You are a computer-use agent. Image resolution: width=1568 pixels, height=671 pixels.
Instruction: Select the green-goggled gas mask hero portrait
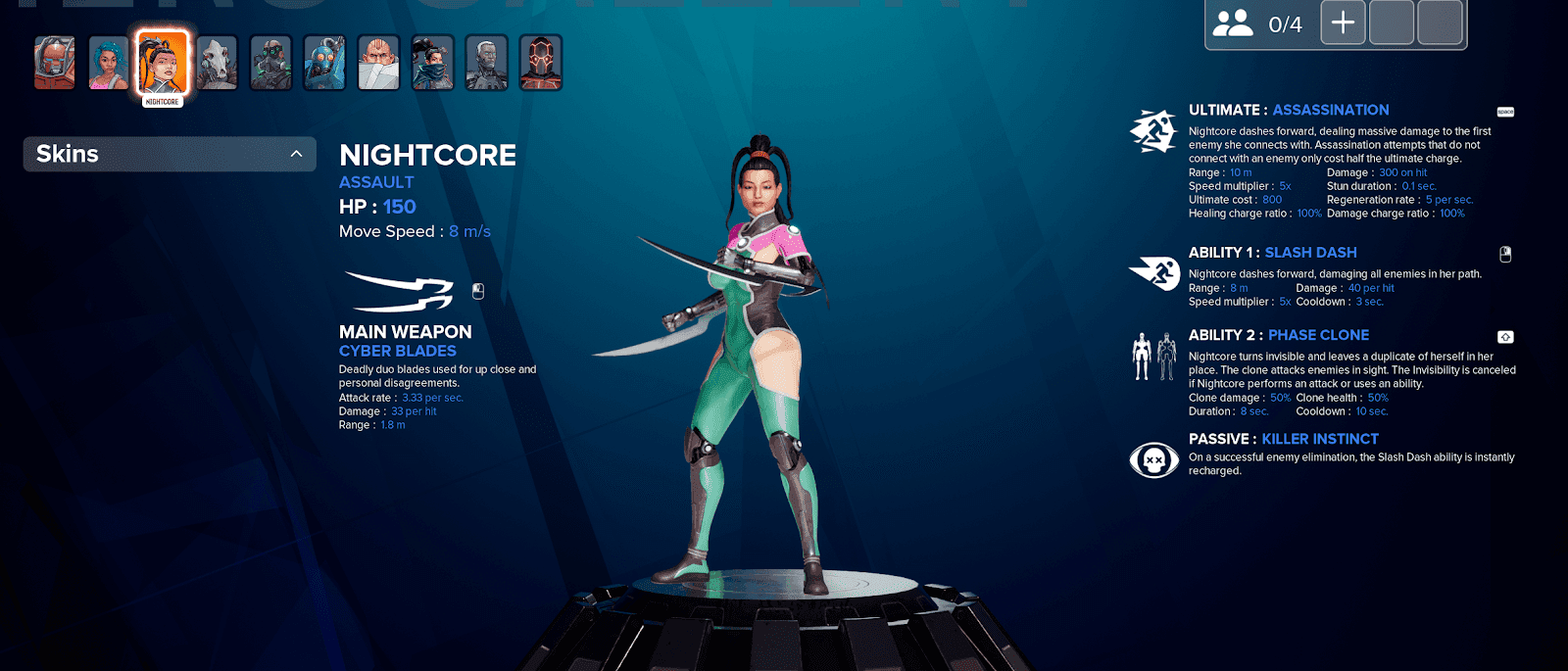(x=270, y=63)
